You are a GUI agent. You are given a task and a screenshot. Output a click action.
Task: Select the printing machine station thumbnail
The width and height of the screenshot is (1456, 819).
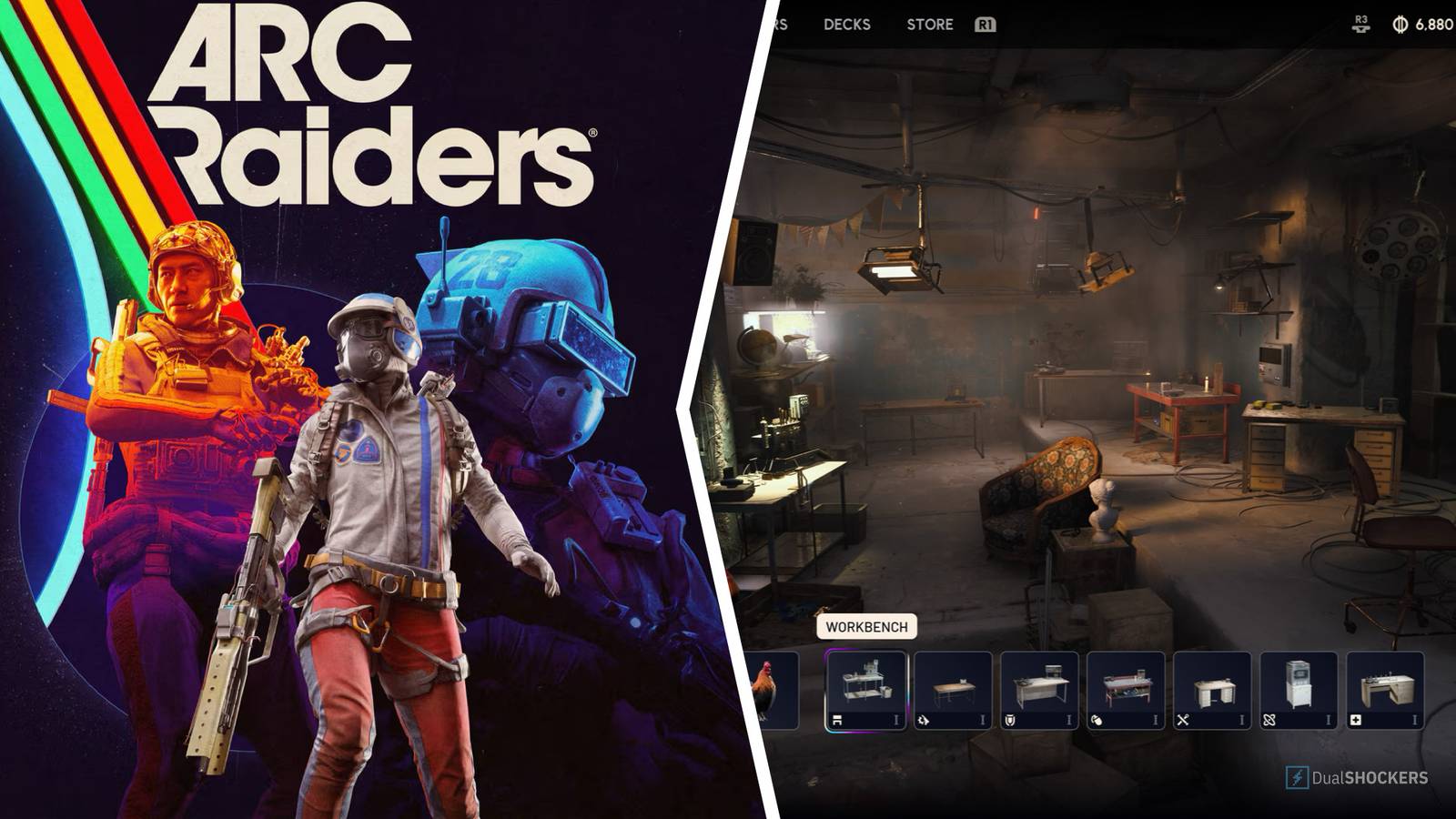pos(1299,682)
